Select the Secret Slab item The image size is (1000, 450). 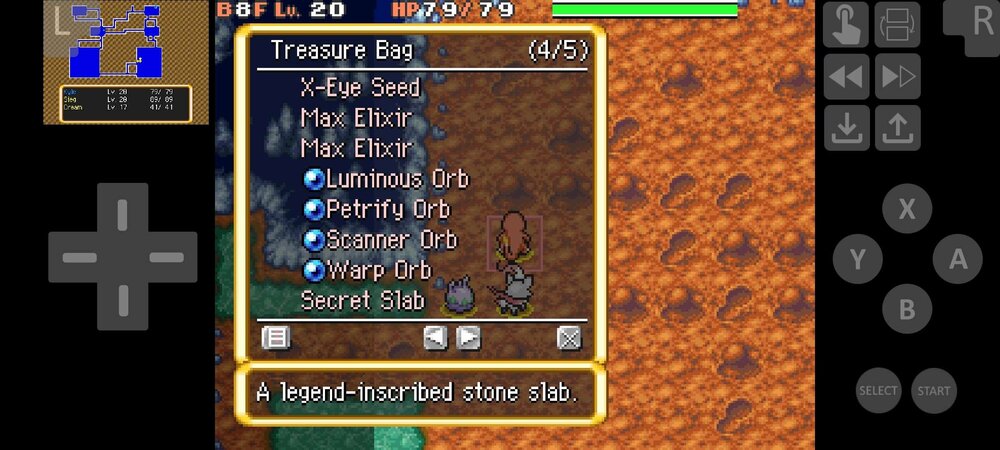coord(362,300)
